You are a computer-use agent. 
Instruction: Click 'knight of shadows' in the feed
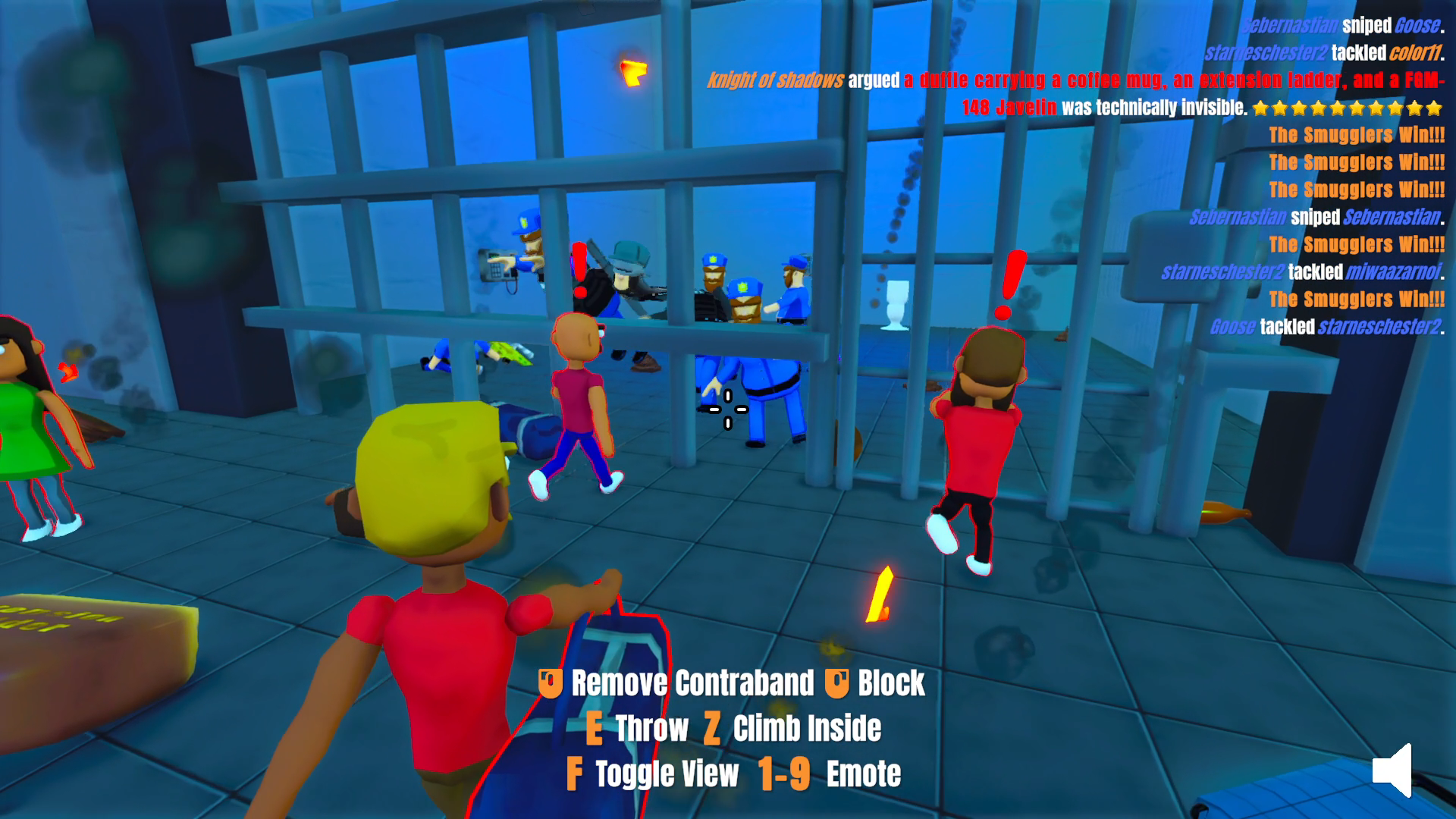775,77
